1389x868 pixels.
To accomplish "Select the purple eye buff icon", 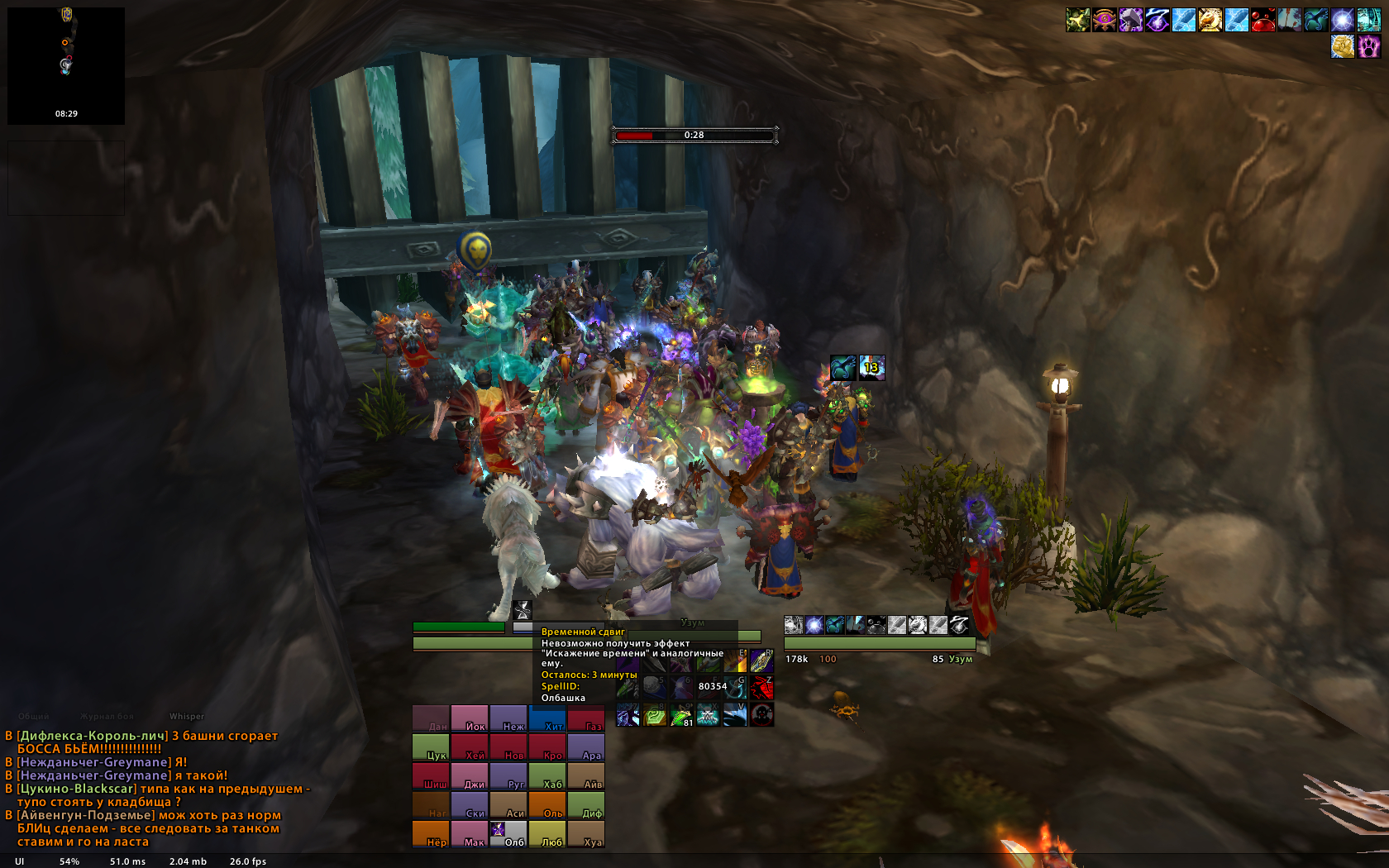I will [x=1104, y=20].
